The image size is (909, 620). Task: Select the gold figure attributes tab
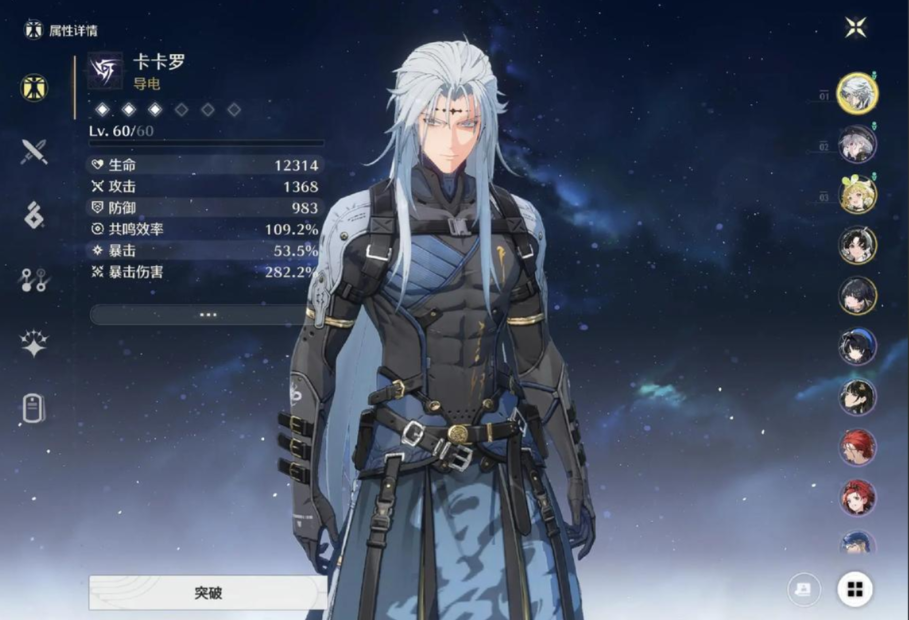[x=35, y=87]
